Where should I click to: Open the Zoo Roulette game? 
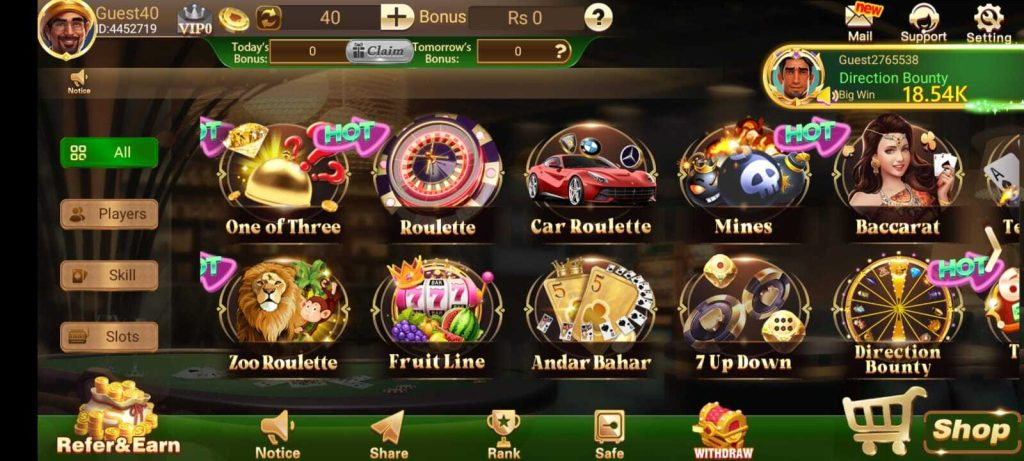click(x=283, y=312)
